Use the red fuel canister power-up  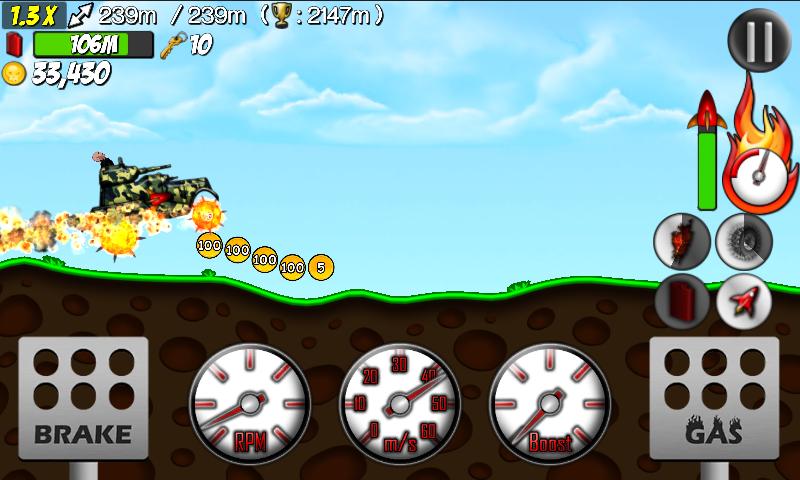[x=682, y=301]
